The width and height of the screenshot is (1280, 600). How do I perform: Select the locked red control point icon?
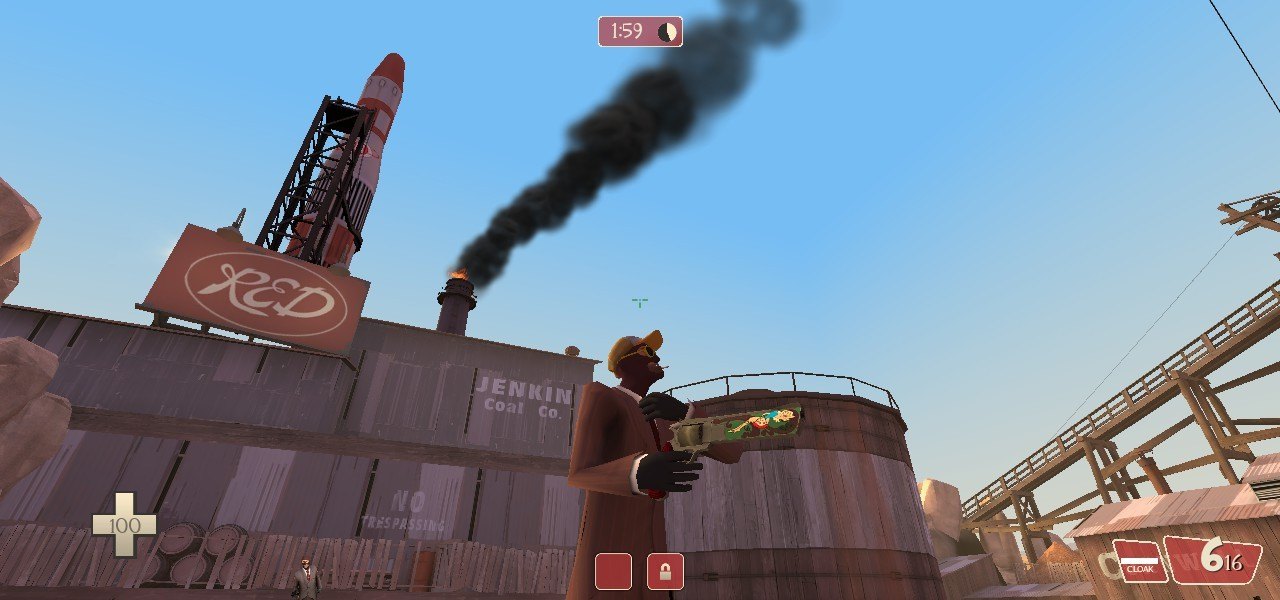(665, 571)
